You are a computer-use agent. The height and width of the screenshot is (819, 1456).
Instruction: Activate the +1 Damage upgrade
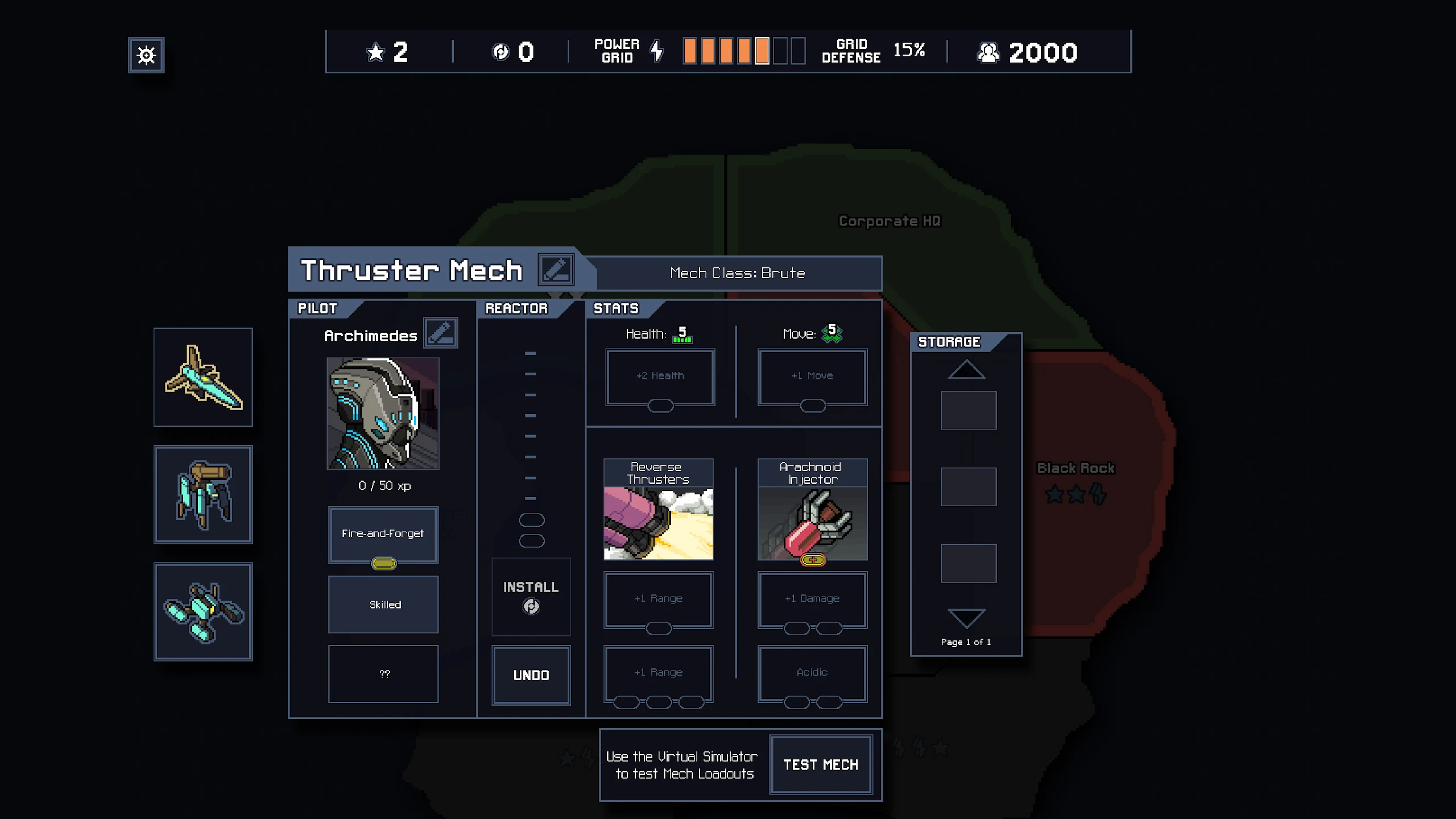coord(812,598)
